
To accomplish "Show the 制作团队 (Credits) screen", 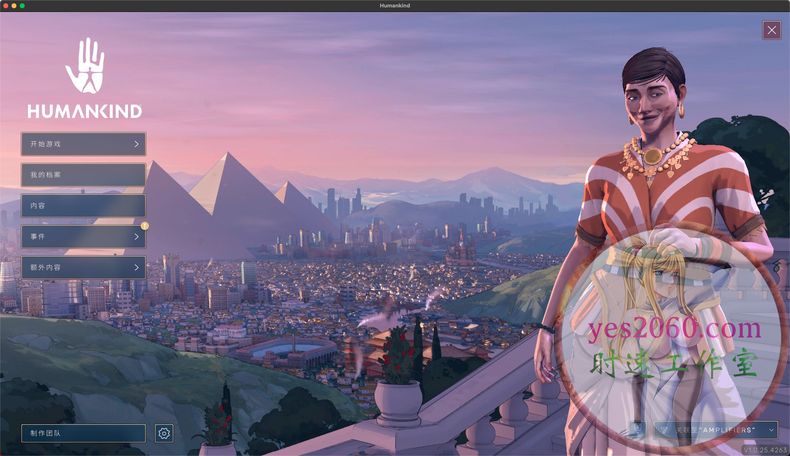I will tap(83, 433).
